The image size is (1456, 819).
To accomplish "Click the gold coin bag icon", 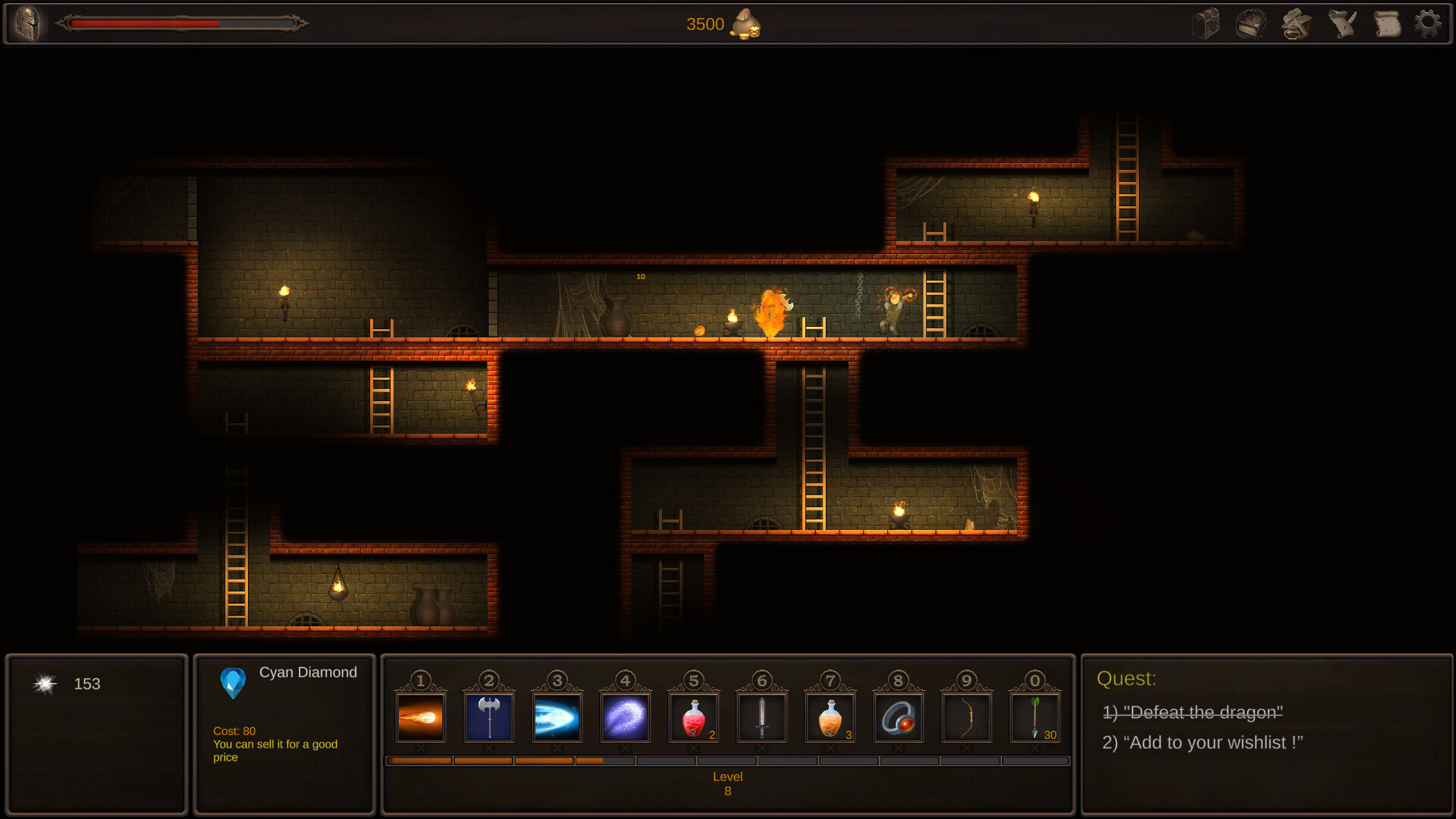I will [x=745, y=24].
